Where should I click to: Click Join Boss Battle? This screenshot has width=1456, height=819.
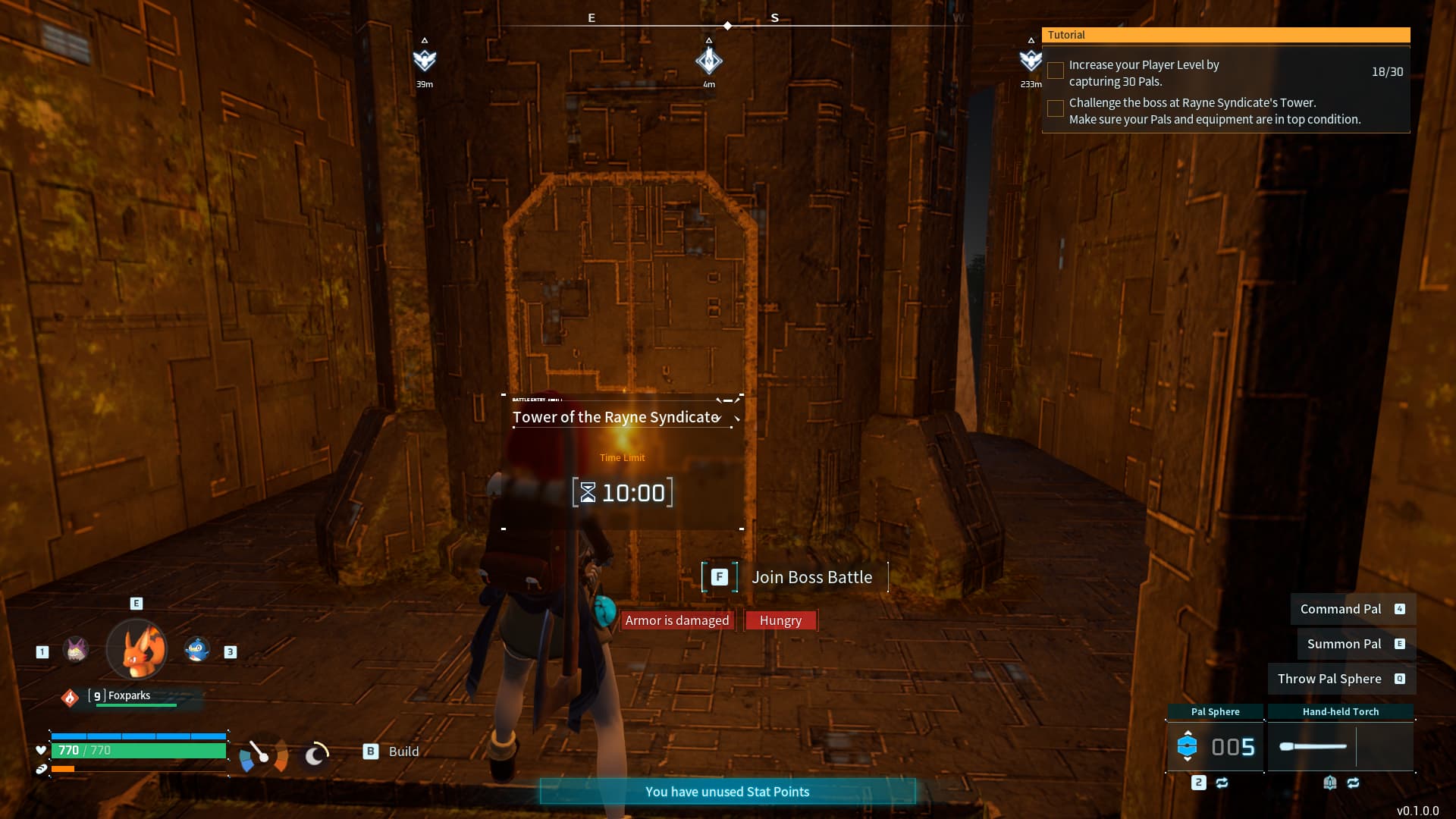[811, 577]
